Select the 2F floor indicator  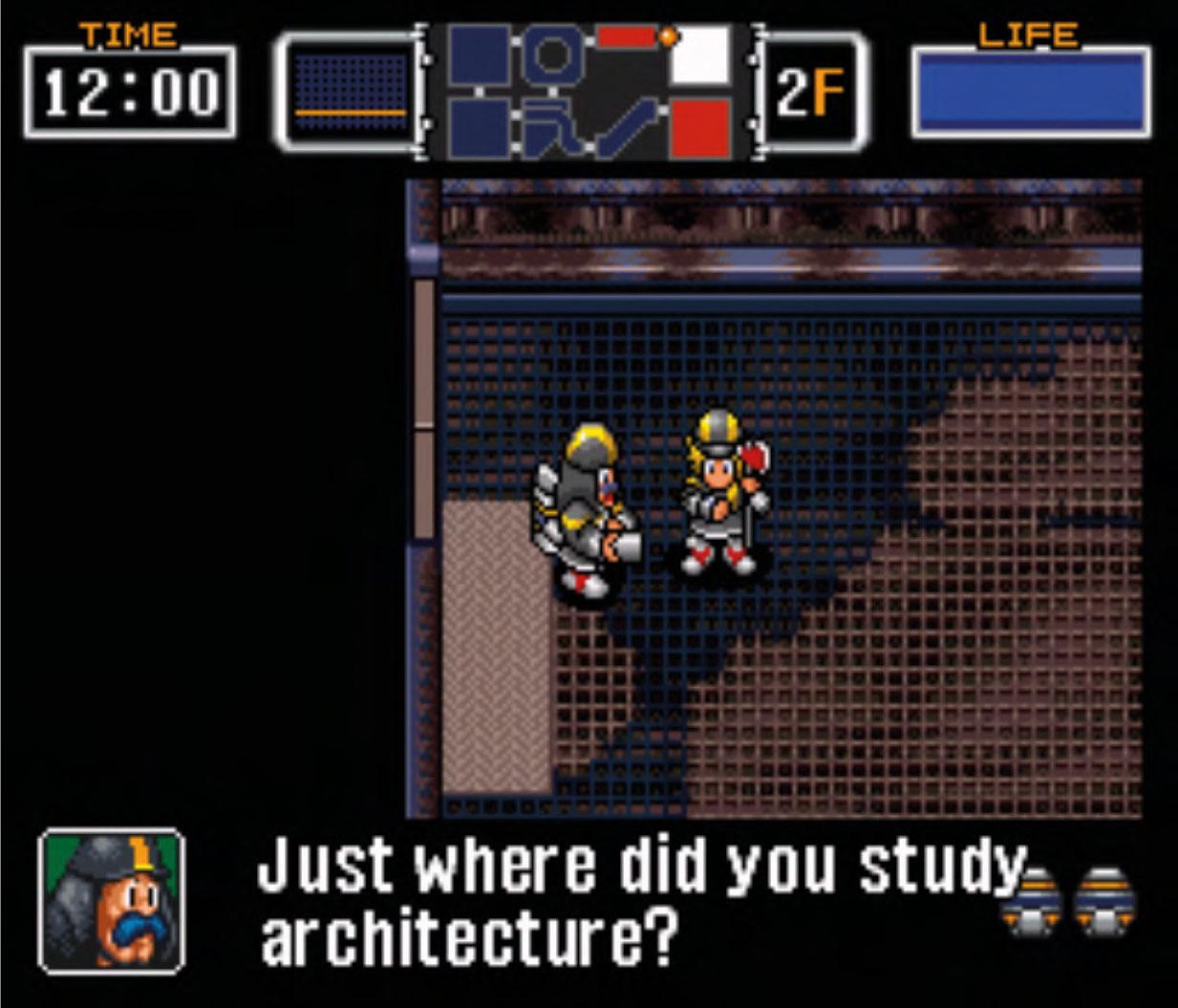[x=811, y=93]
